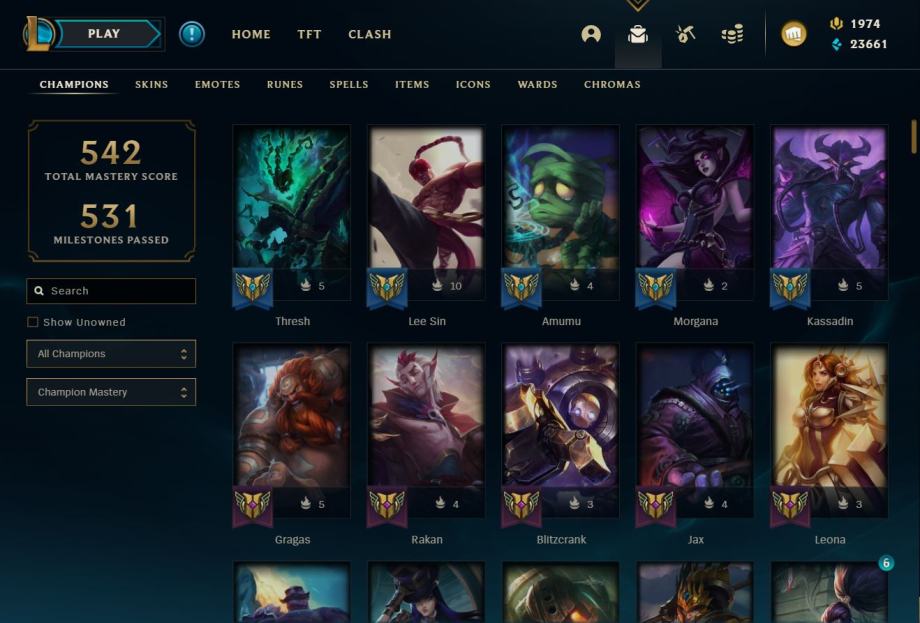Choose the Leona champion card
The height and width of the screenshot is (623, 920).
829,430
